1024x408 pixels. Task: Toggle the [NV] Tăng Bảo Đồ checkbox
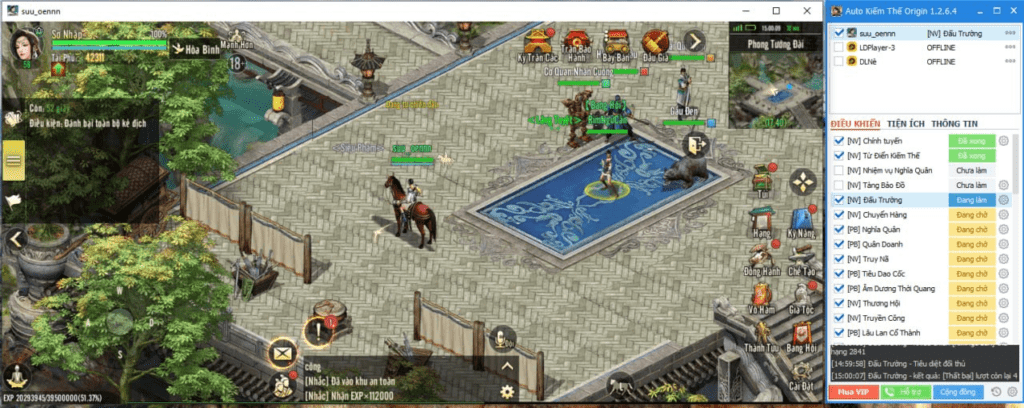[x=839, y=185]
